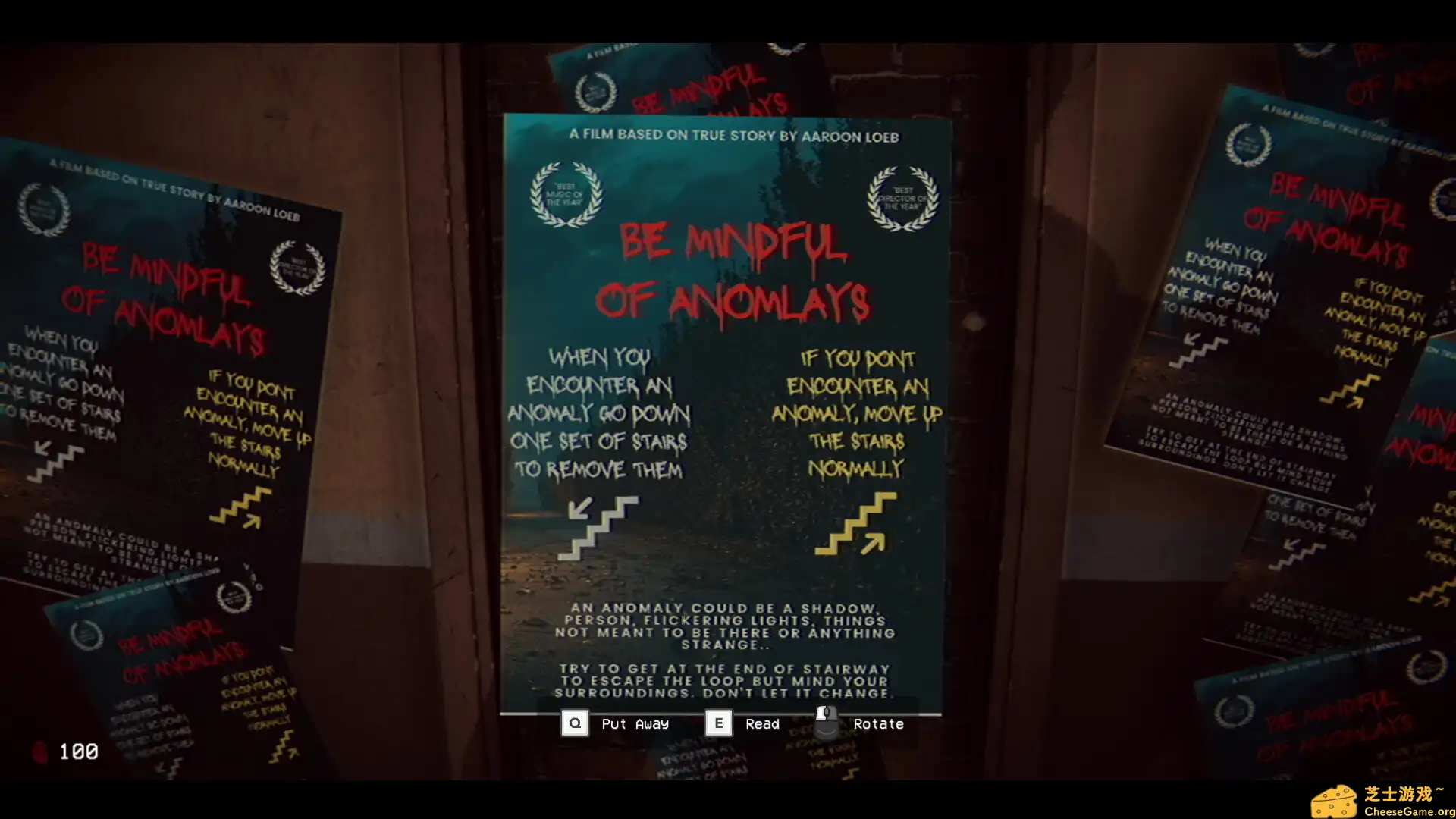The height and width of the screenshot is (819, 1456).
Task: Click the Q key icon for Put Away
Action: click(x=574, y=723)
